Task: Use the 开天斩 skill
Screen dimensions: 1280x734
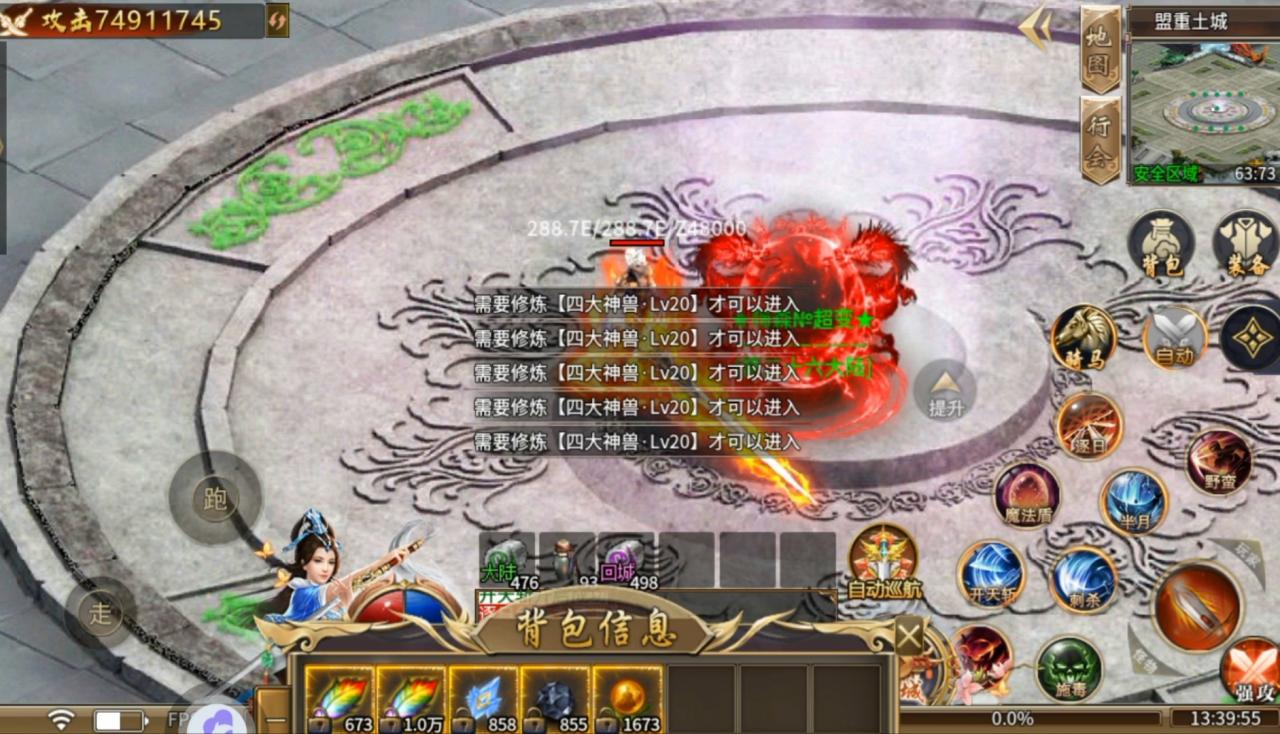Action: point(991,574)
